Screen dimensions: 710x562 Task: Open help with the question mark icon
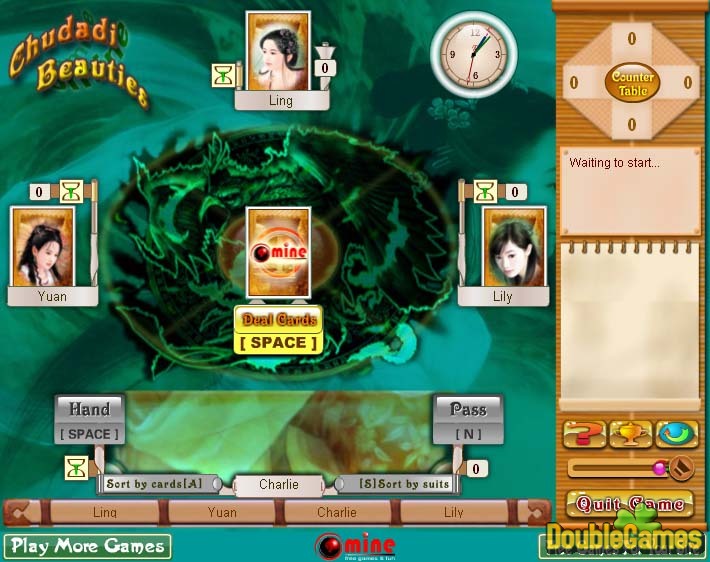click(x=585, y=435)
